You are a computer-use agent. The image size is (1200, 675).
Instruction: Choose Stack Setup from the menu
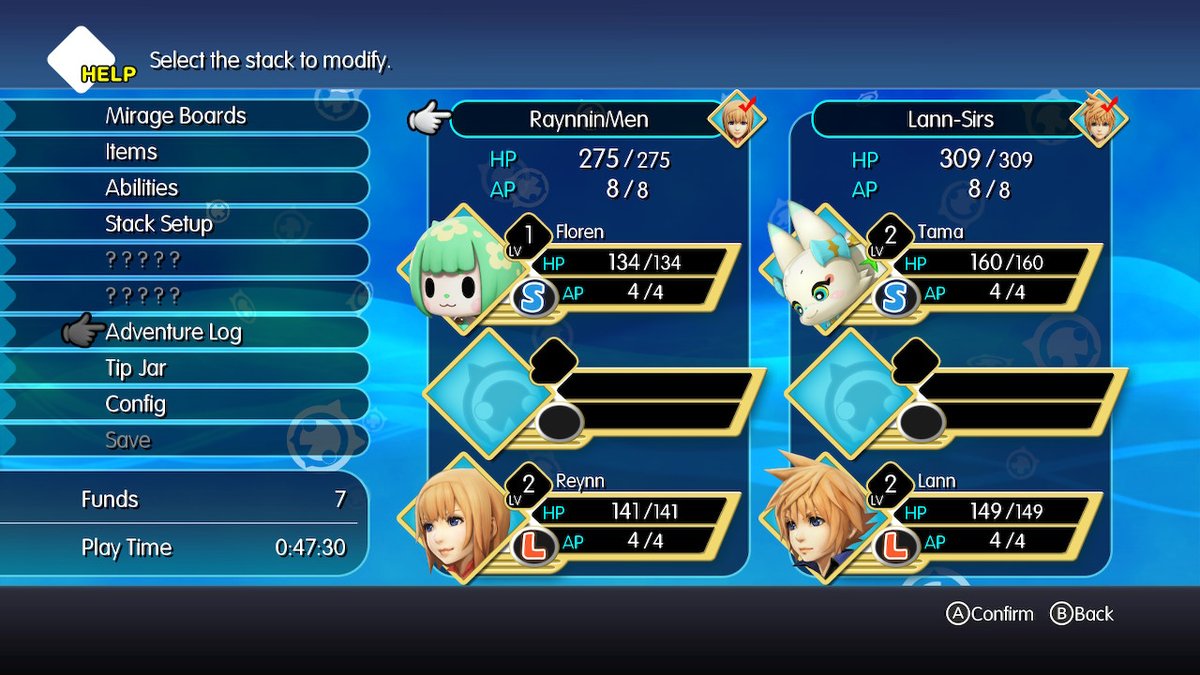(x=159, y=224)
